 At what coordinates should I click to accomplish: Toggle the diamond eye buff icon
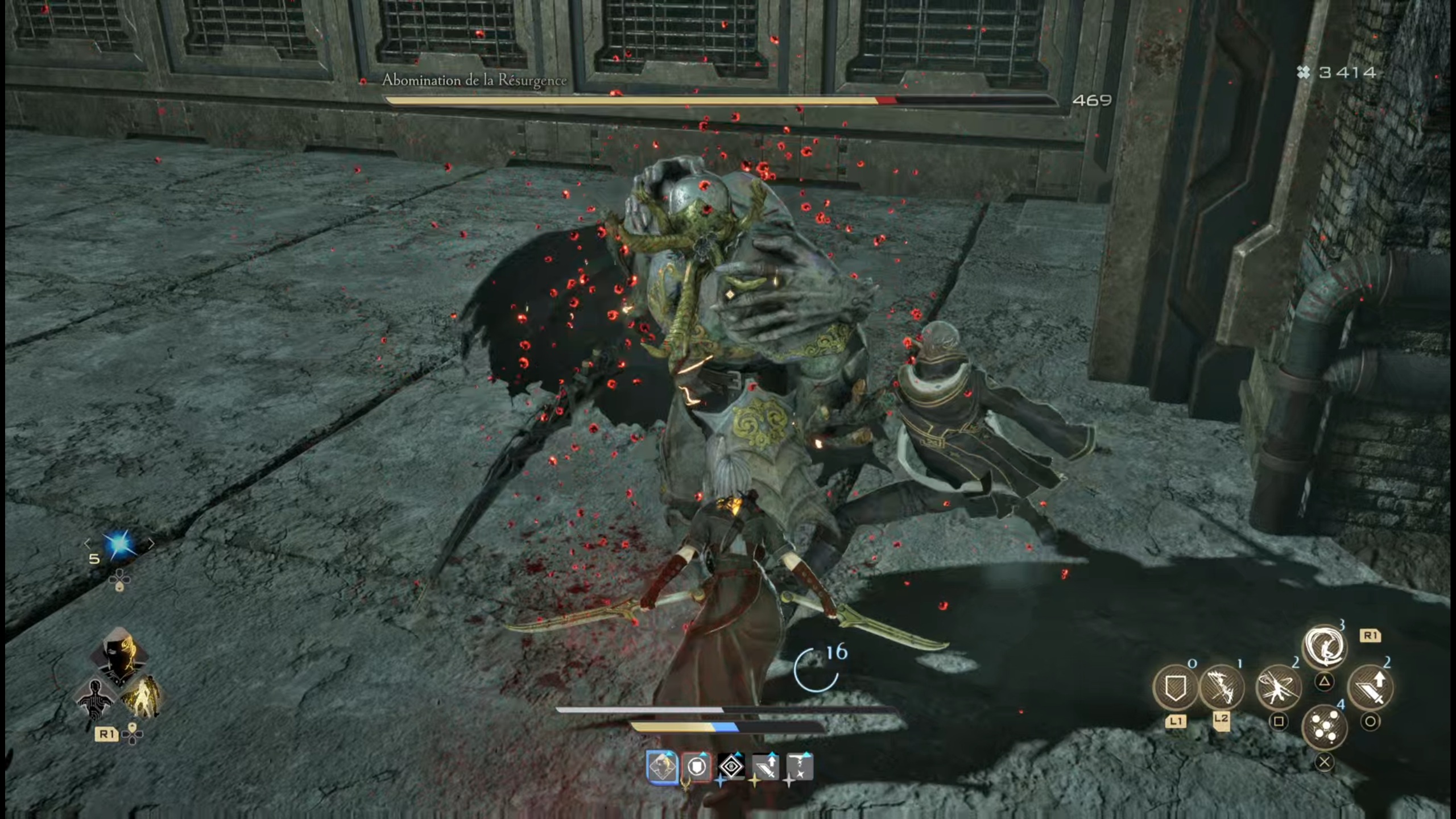click(x=731, y=767)
